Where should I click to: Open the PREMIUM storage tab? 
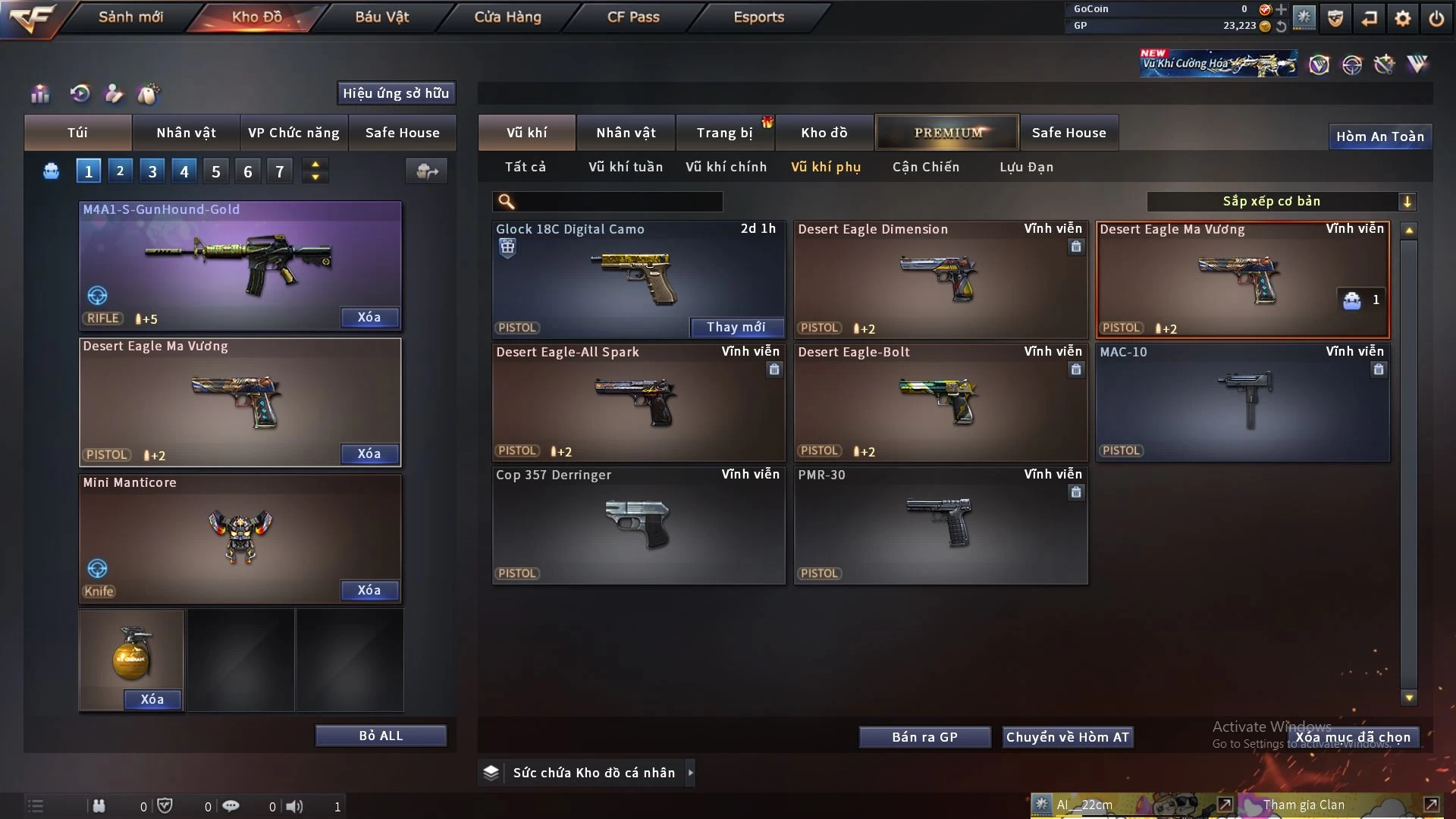coord(948,133)
